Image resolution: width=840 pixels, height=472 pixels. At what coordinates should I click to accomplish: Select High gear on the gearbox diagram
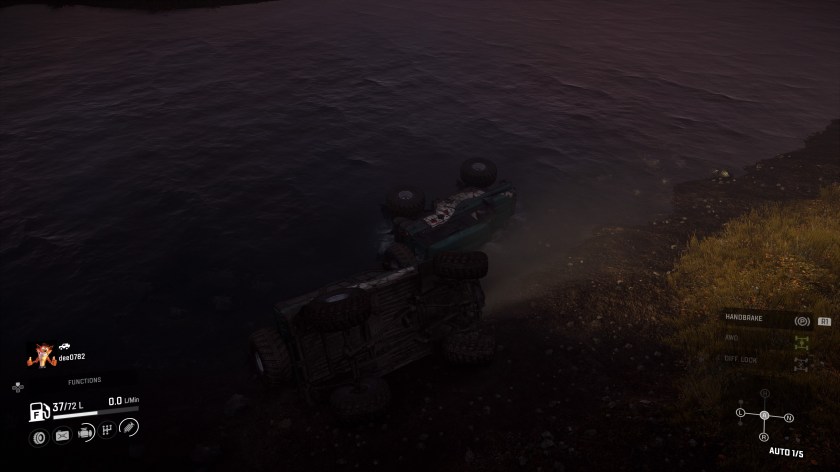point(764,393)
